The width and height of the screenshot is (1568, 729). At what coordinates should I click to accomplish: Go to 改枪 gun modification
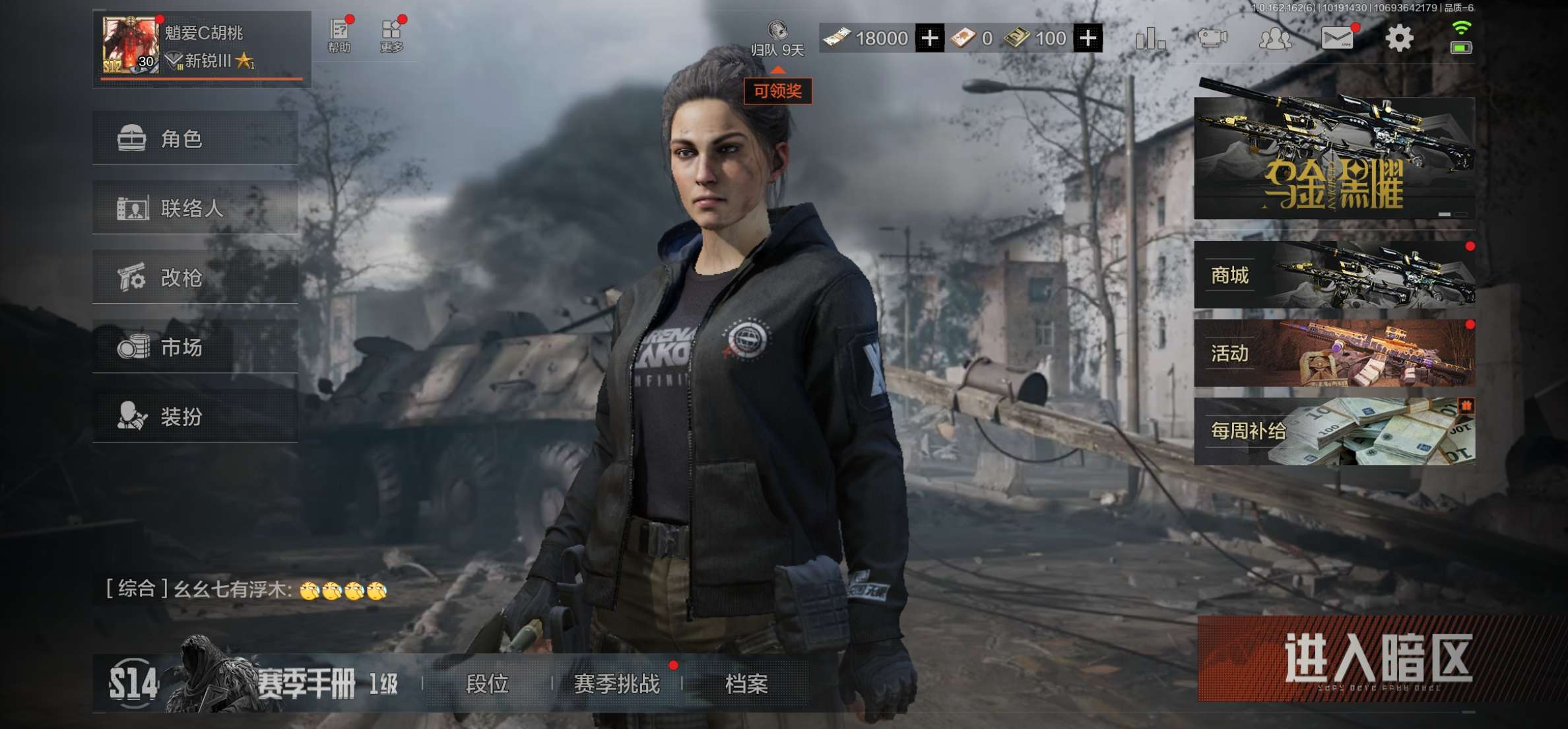(x=195, y=278)
